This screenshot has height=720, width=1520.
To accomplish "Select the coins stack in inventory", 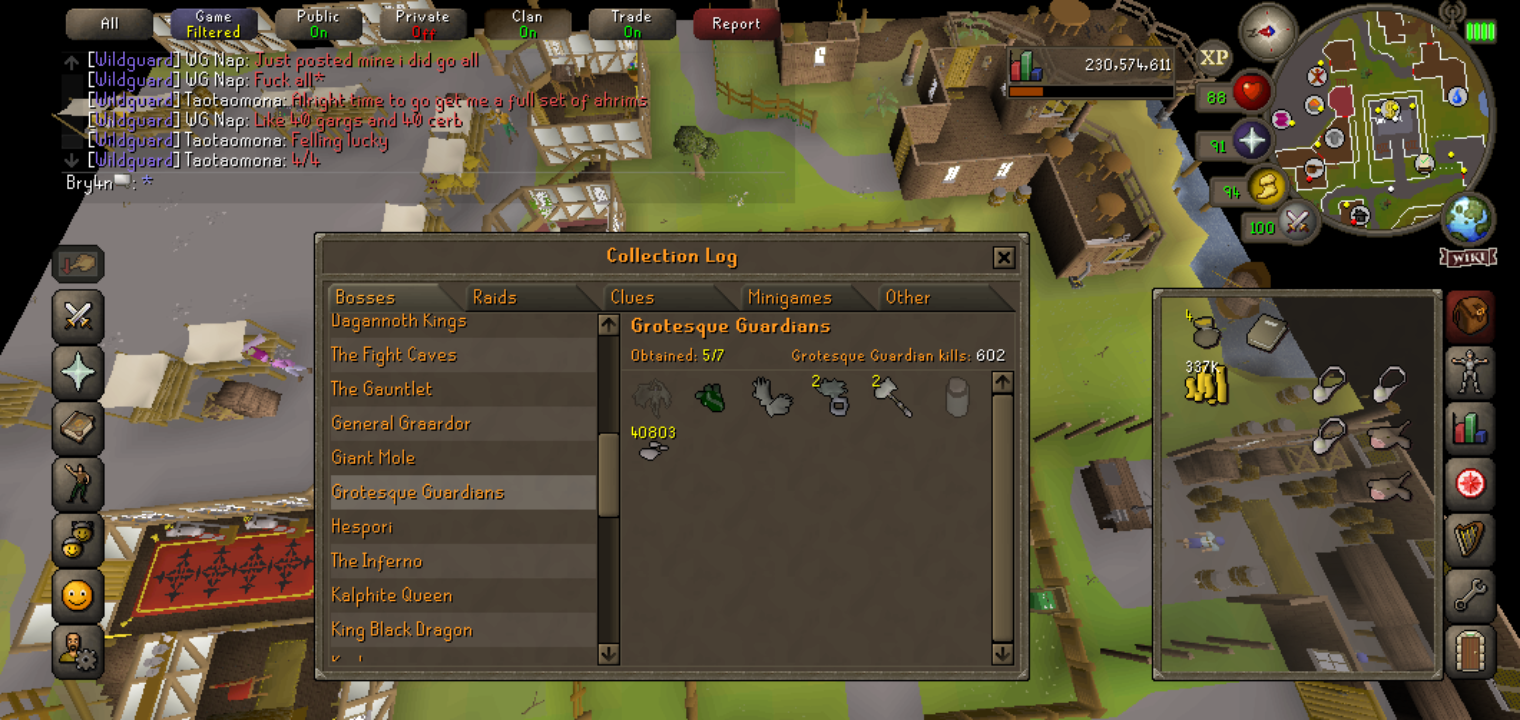I will point(1205,383).
